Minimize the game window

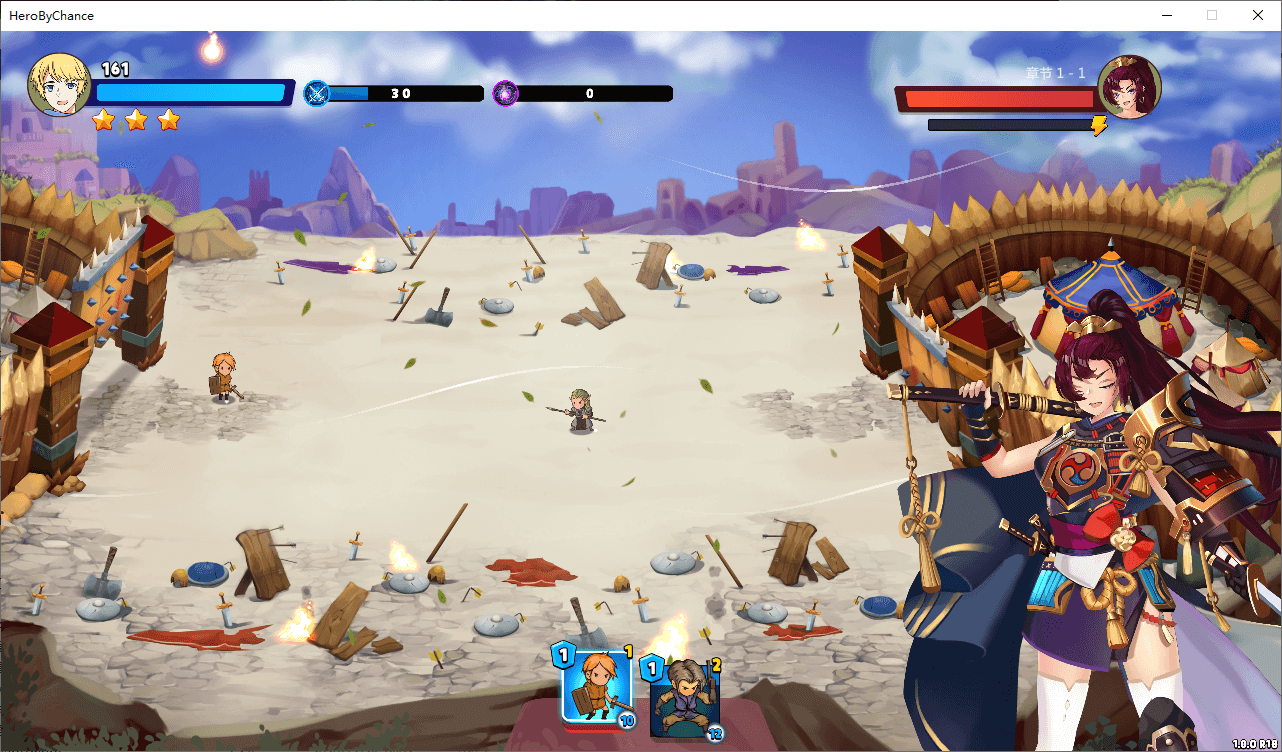[x=1166, y=15]
